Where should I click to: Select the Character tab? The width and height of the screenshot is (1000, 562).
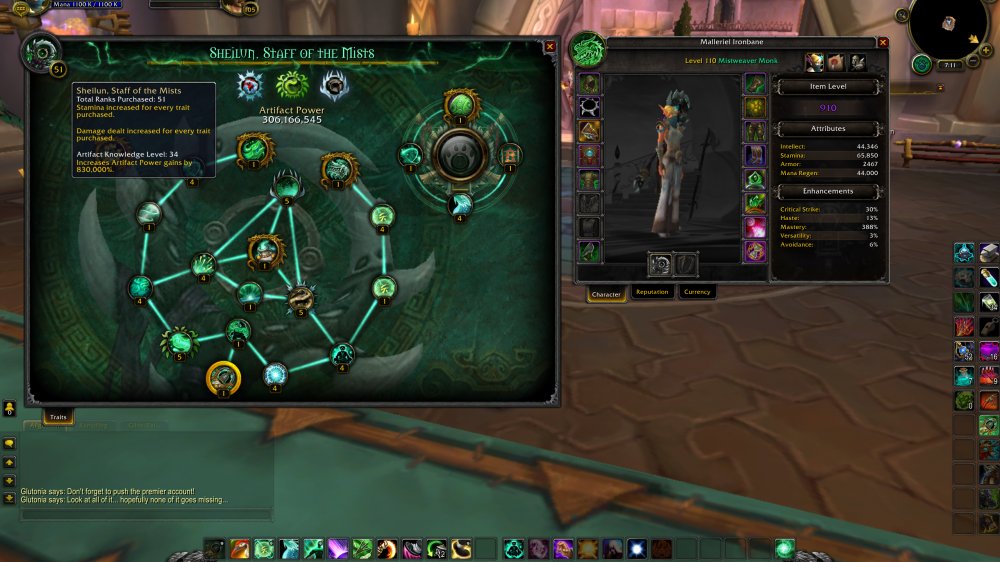coord(606,294)
